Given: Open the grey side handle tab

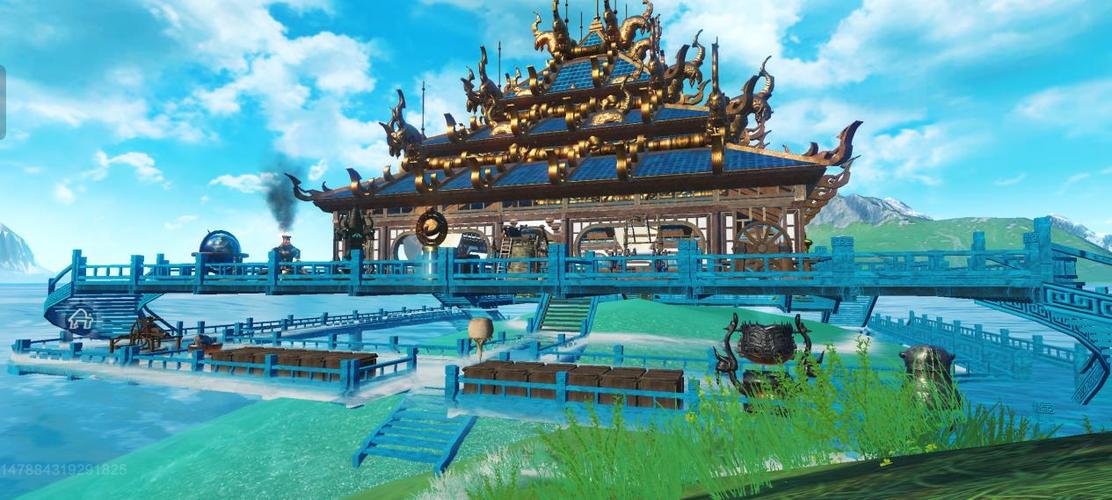Looking at the screenshot, I should [x=3, y=102].
